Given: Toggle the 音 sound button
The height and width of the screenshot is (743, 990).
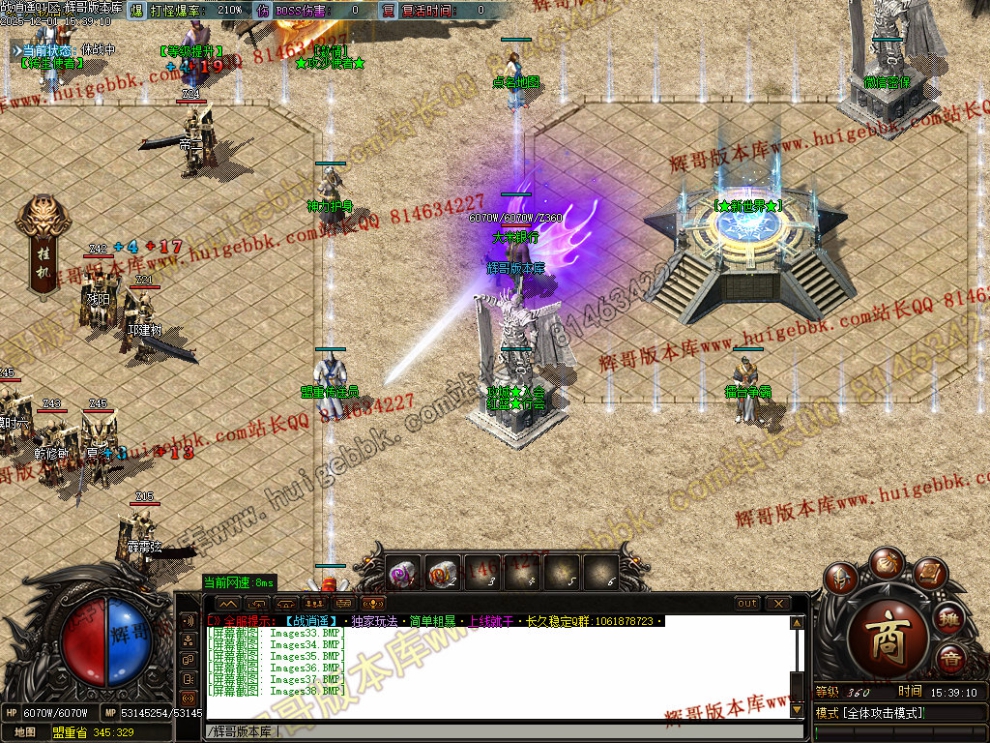Looking at the screenshot, I should pyautogui.click(x=951, y=657).
